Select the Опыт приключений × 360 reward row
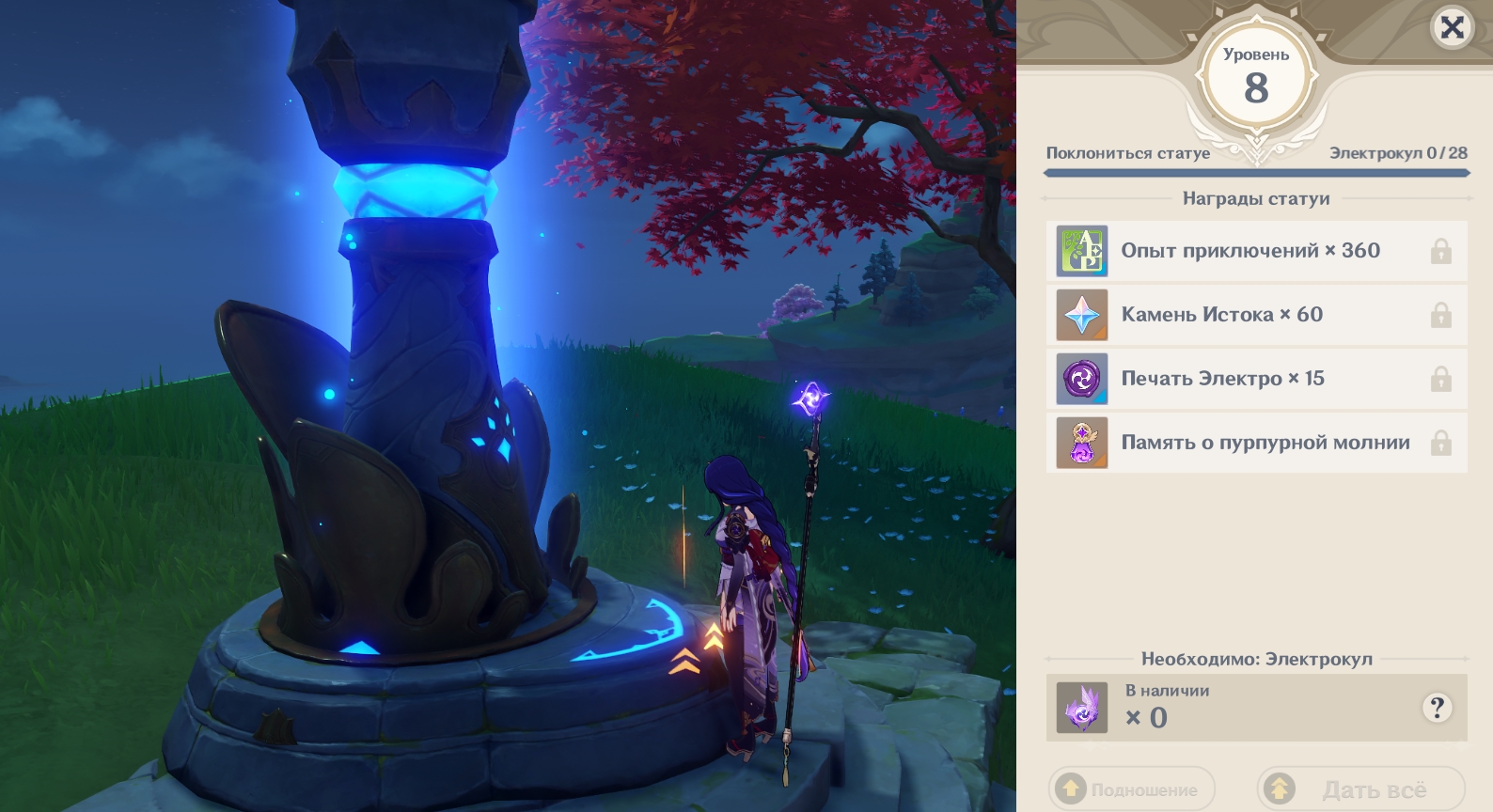Viewport: 1493px width, 812px height. tap(1256, 251)
